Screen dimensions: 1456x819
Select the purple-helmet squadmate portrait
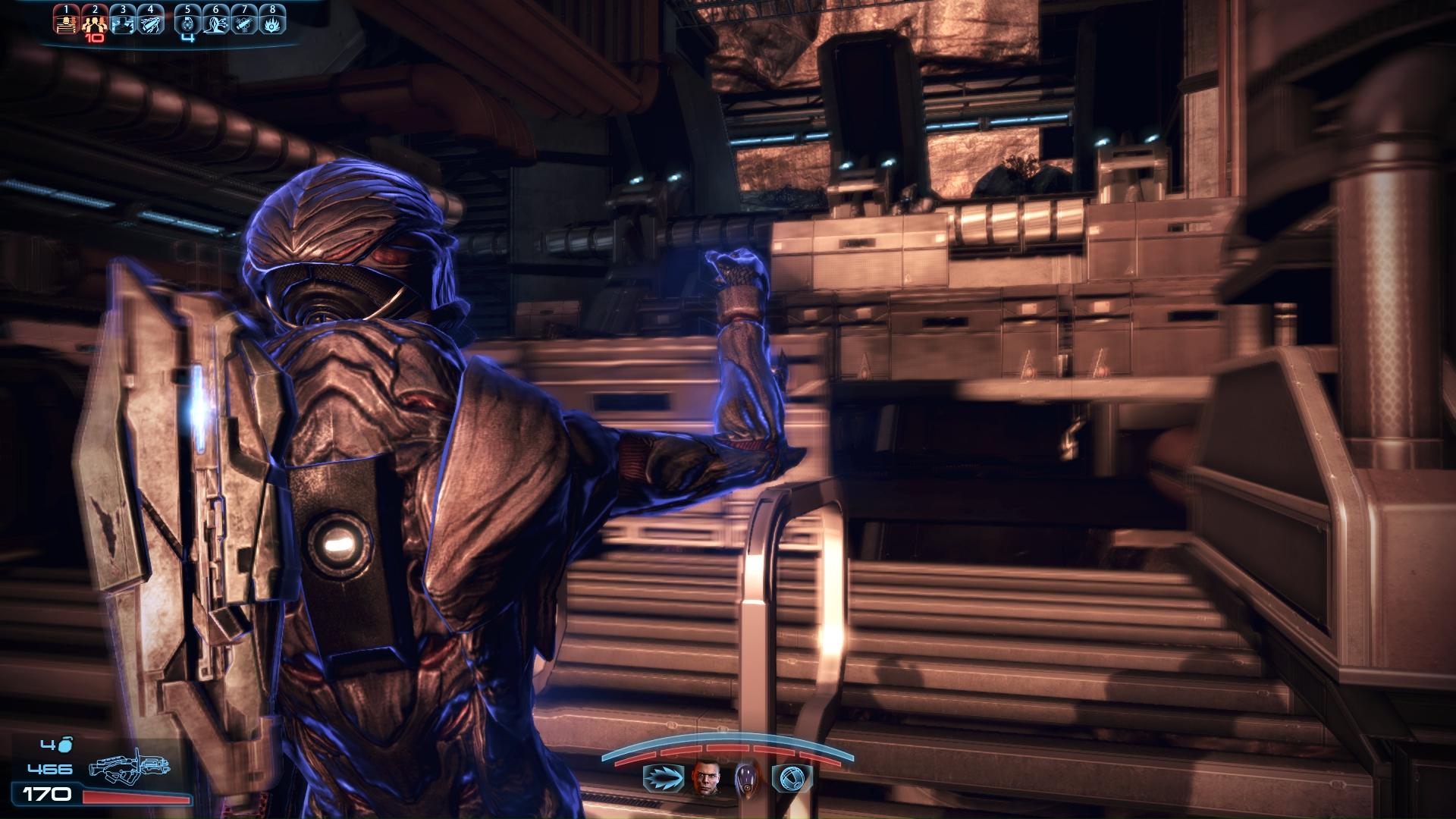pyautogui.click(x=746, y=778)
